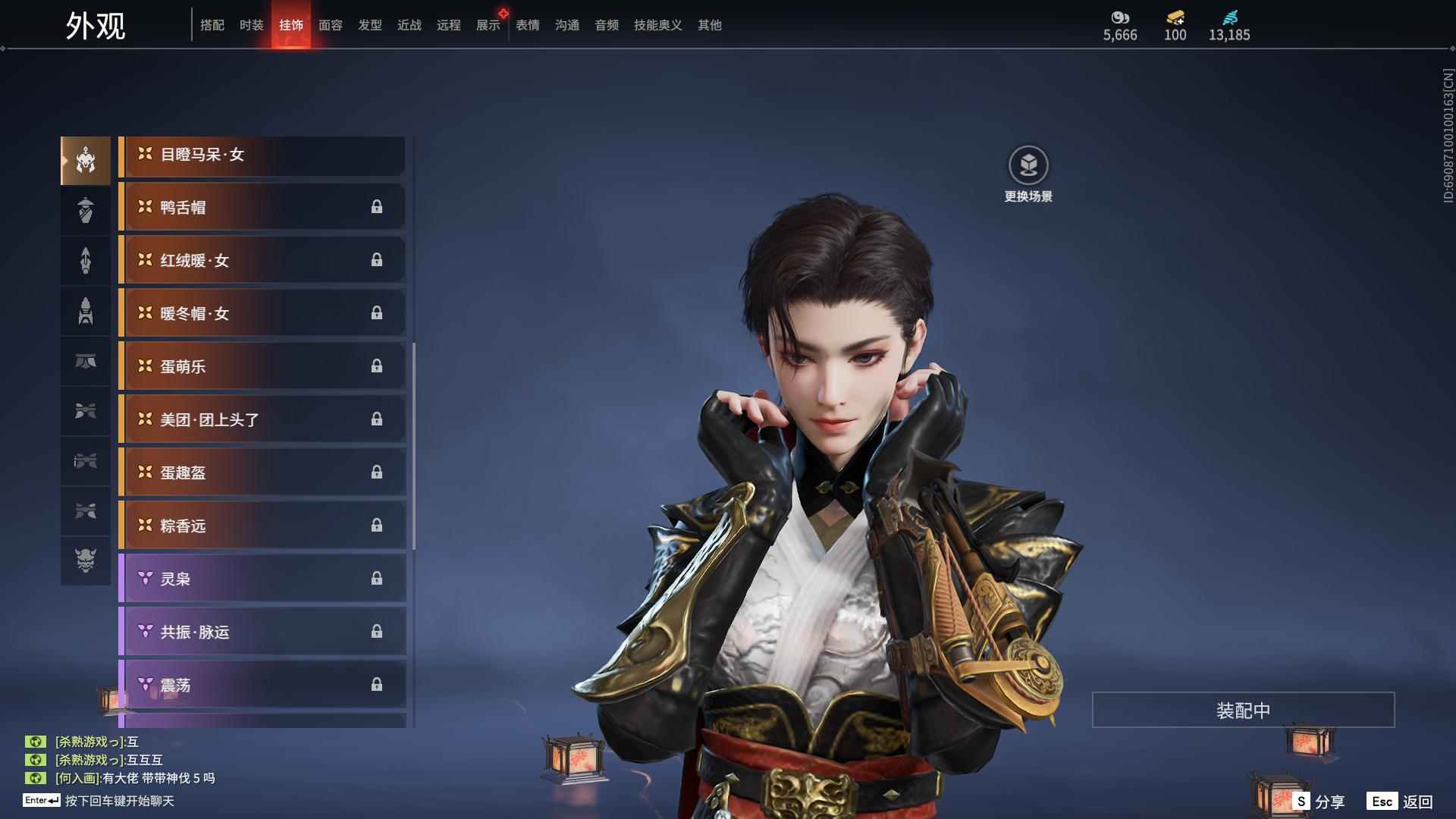Select the arrow-shaped accessory category icon

86,260
